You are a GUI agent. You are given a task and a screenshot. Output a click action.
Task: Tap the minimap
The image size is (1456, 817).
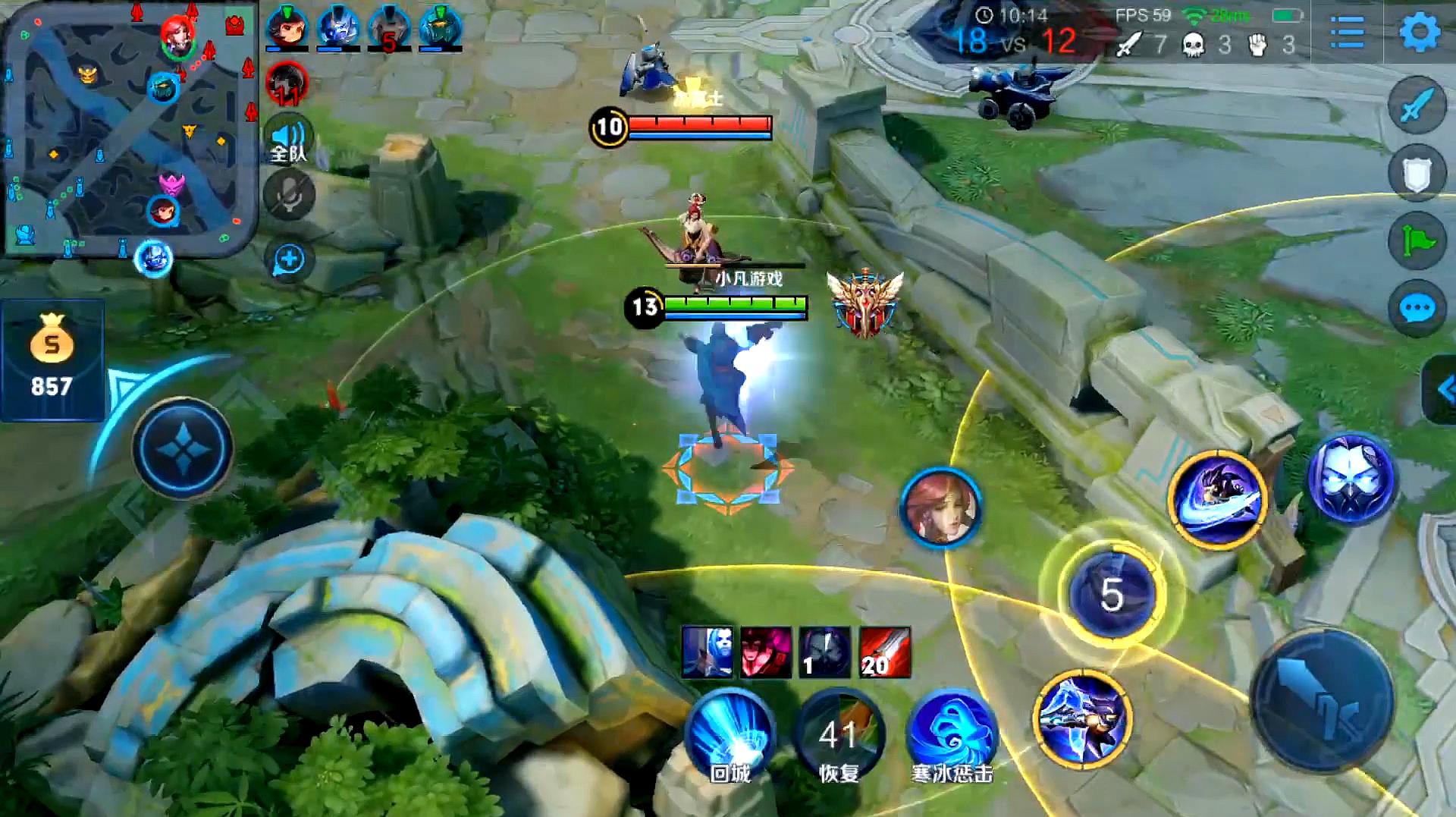(x=129, y=129)
